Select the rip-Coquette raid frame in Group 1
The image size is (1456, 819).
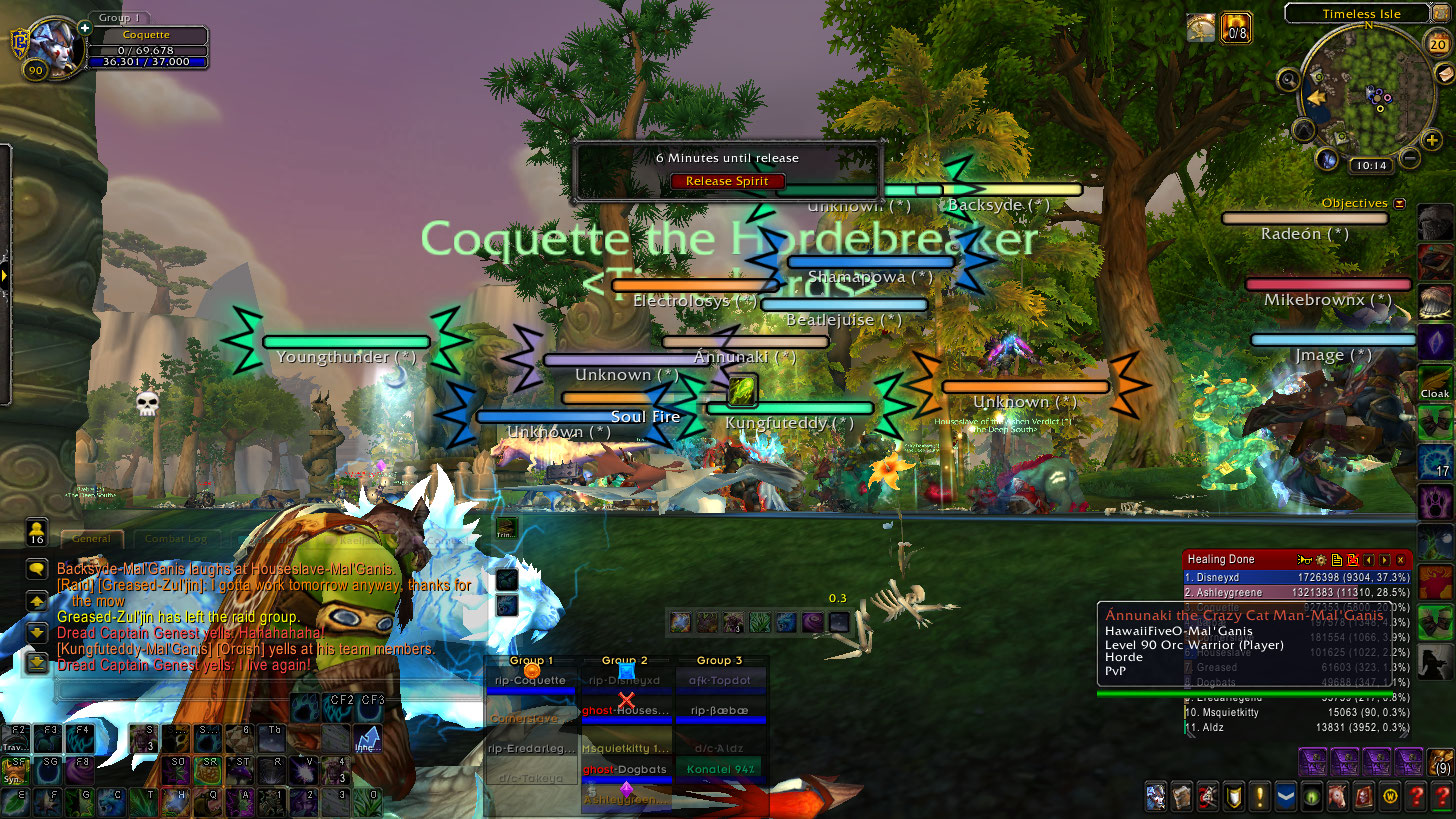529,681
